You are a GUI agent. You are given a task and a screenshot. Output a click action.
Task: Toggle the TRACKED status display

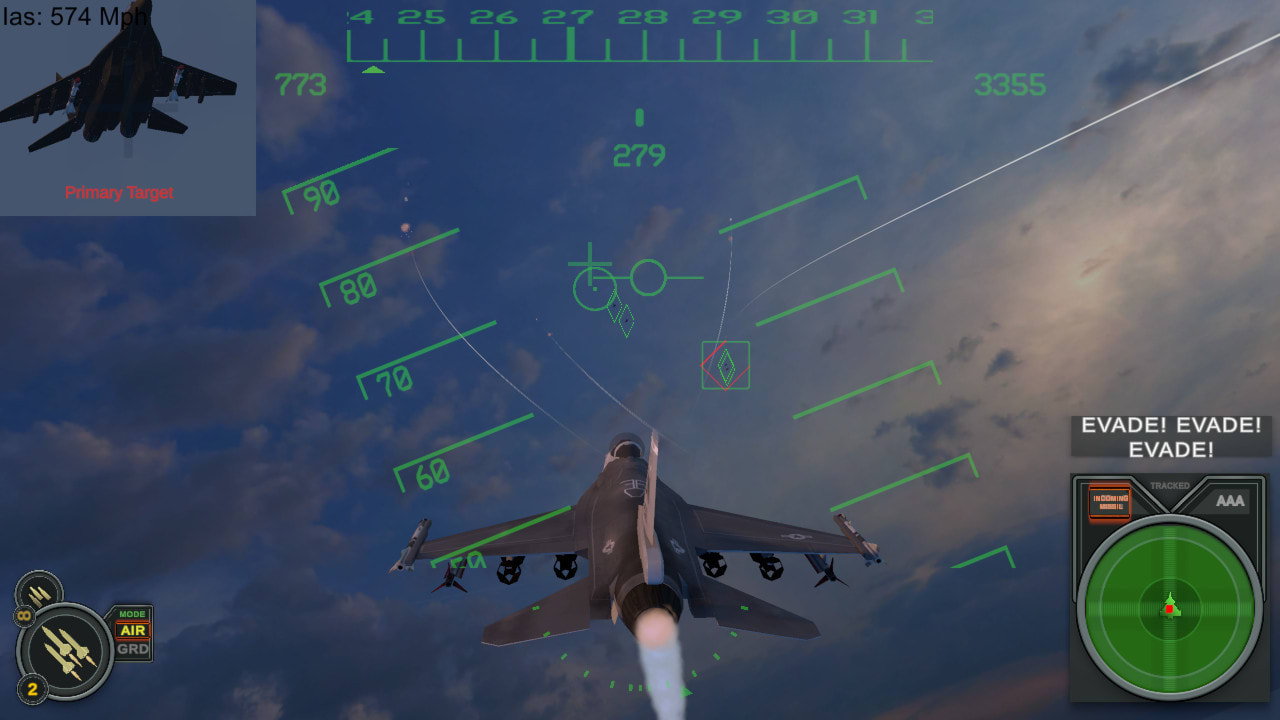pos(1168,485)
